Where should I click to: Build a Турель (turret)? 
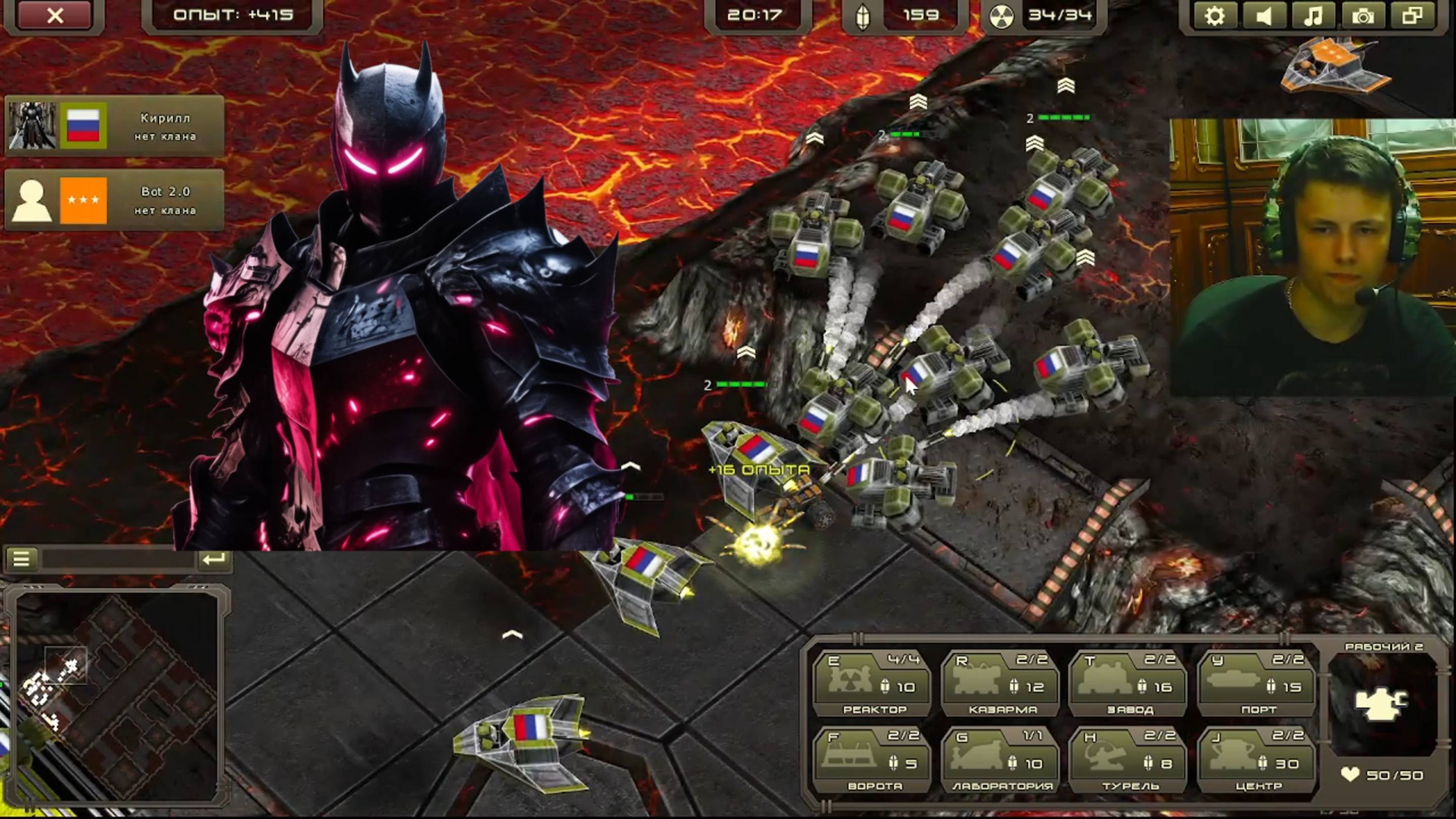click(x=1128, y=760)
